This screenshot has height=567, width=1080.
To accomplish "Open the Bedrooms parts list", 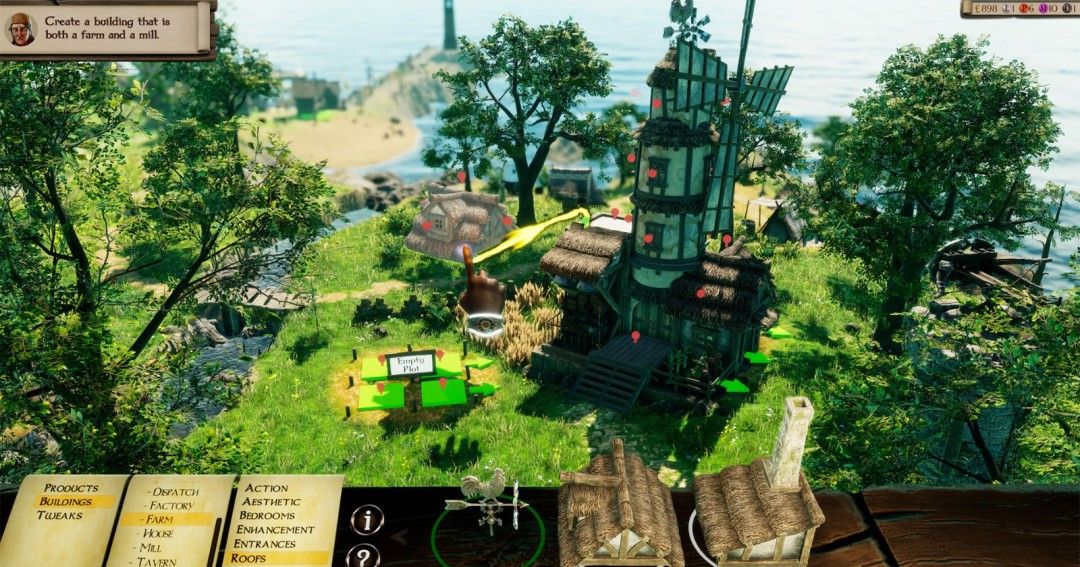I will click(267, 516).
